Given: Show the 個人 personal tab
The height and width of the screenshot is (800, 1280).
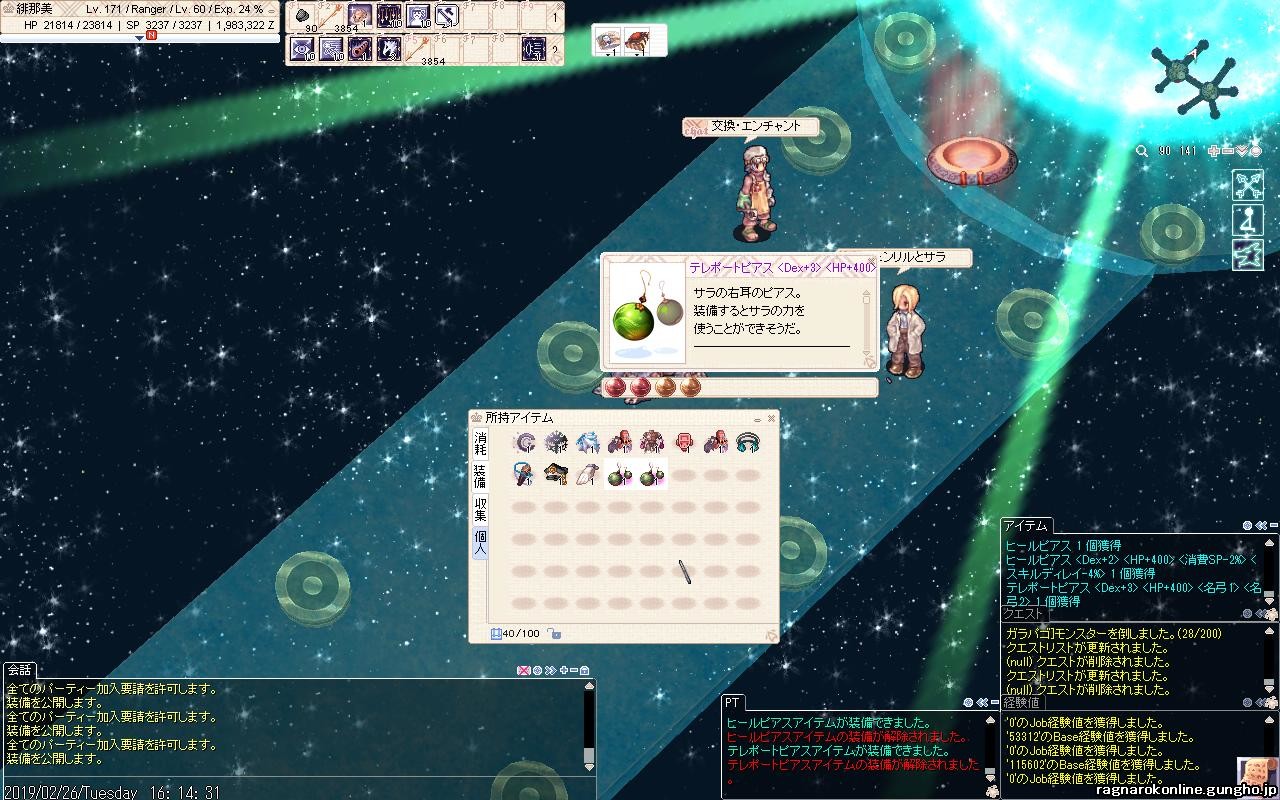Looking at the screenshot, I should pos(481,541).
